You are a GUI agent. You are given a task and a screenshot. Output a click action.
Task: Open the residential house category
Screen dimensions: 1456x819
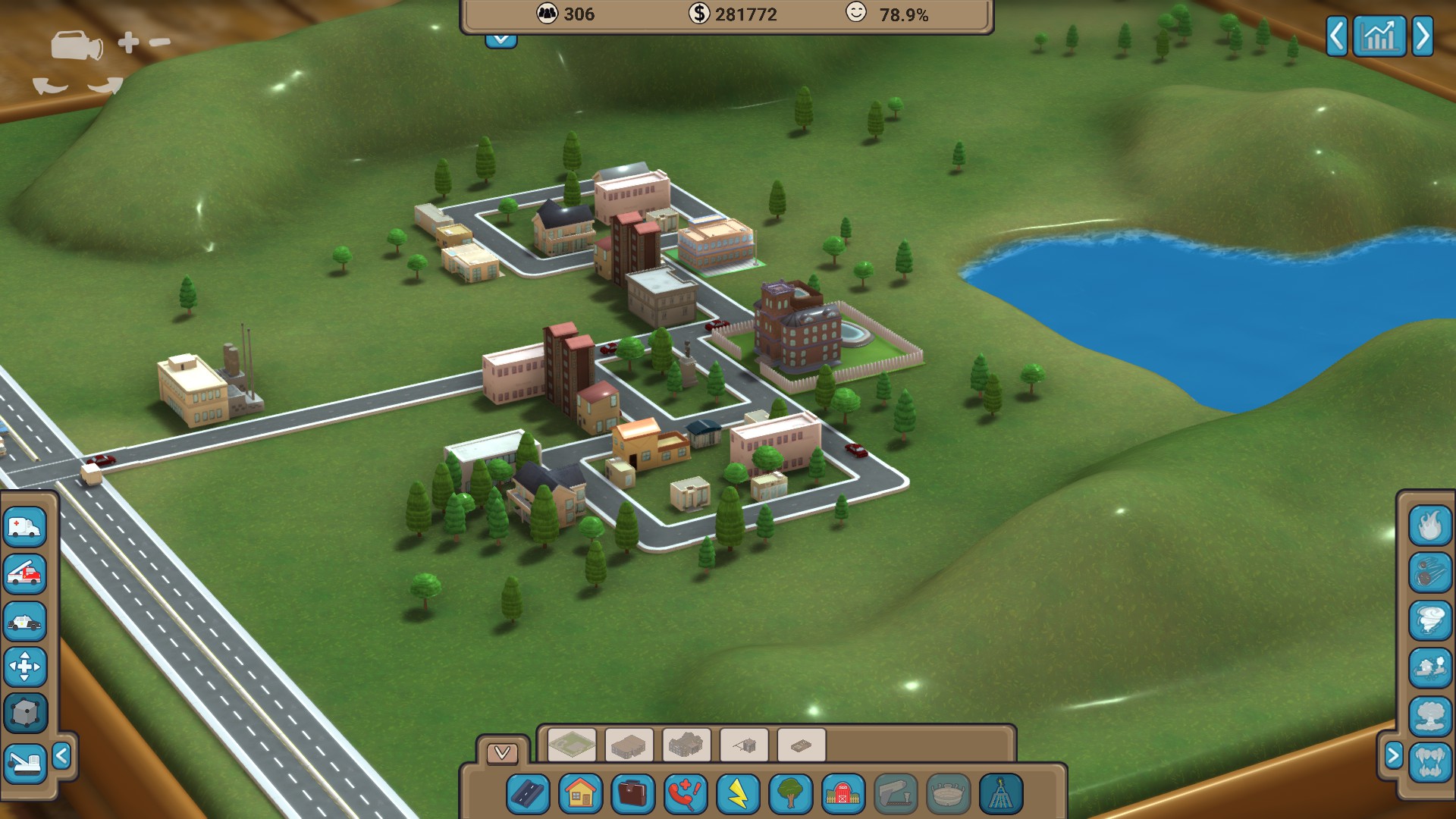click(x=580, y=795)
